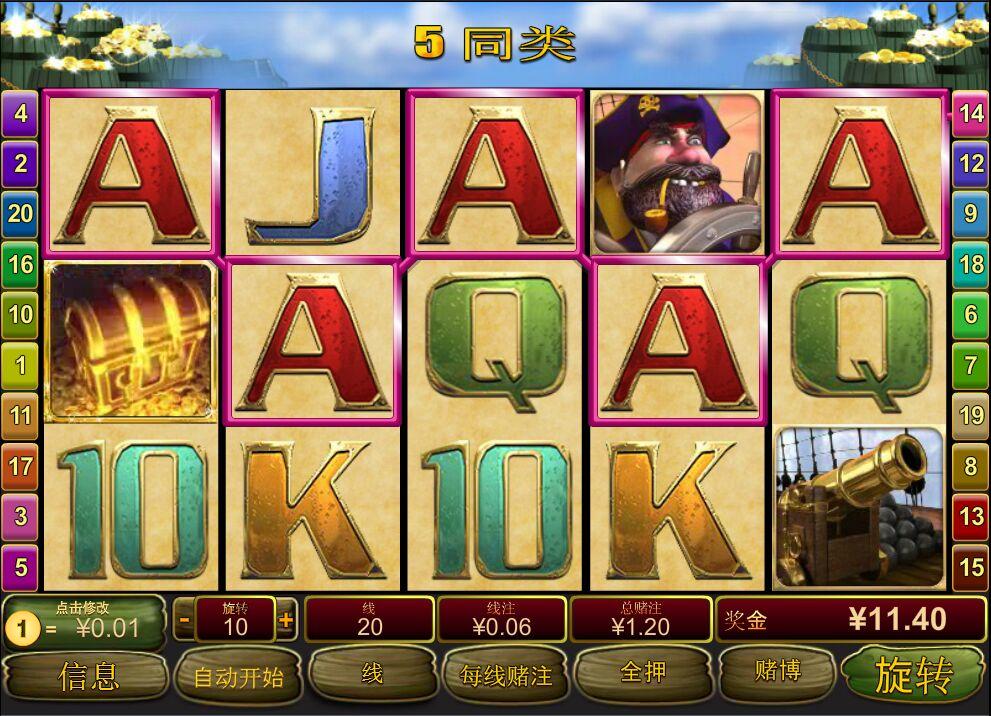Increase spin count with plus button
Image resolution: width=991 pixels, height=716 pixels.
tap(286, 620)
